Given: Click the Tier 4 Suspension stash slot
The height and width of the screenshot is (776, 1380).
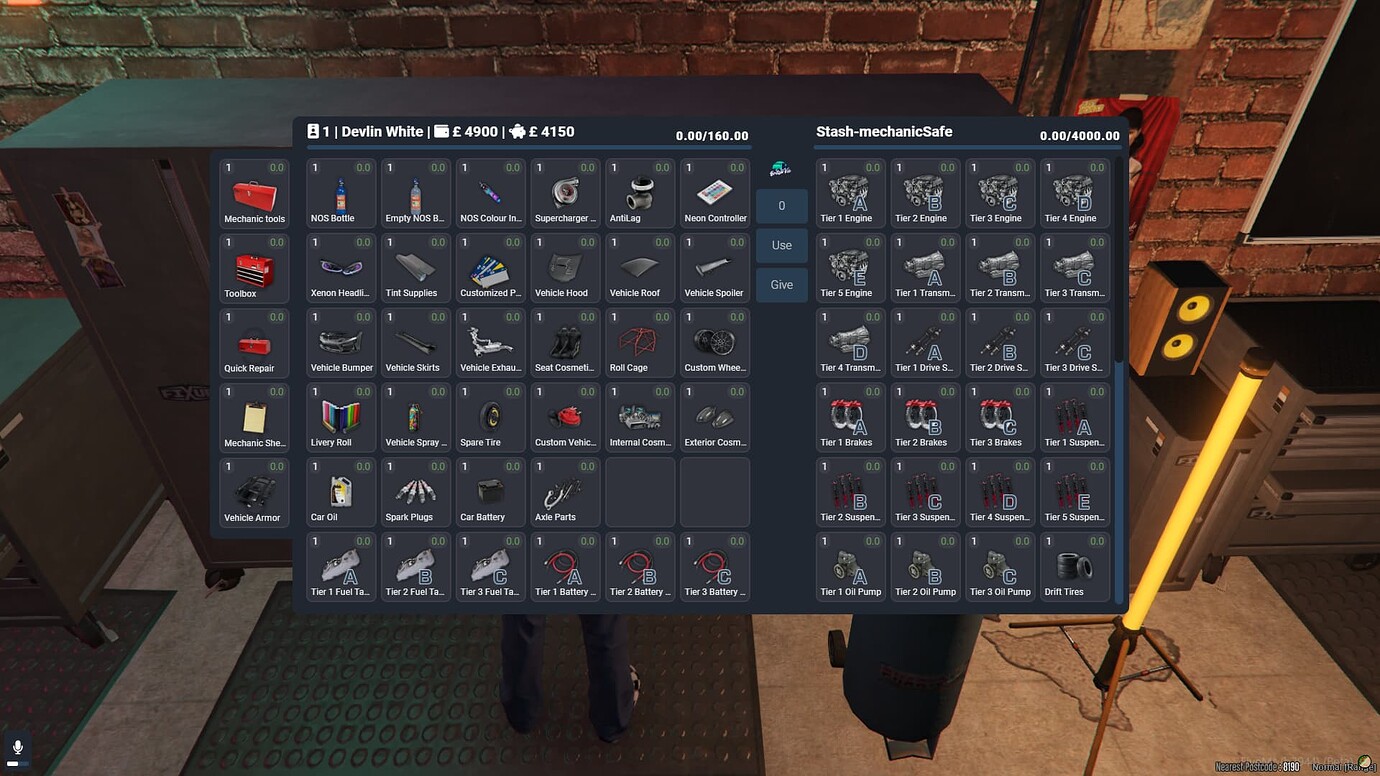Looking at the screenshot, I should tap(999, 490).
